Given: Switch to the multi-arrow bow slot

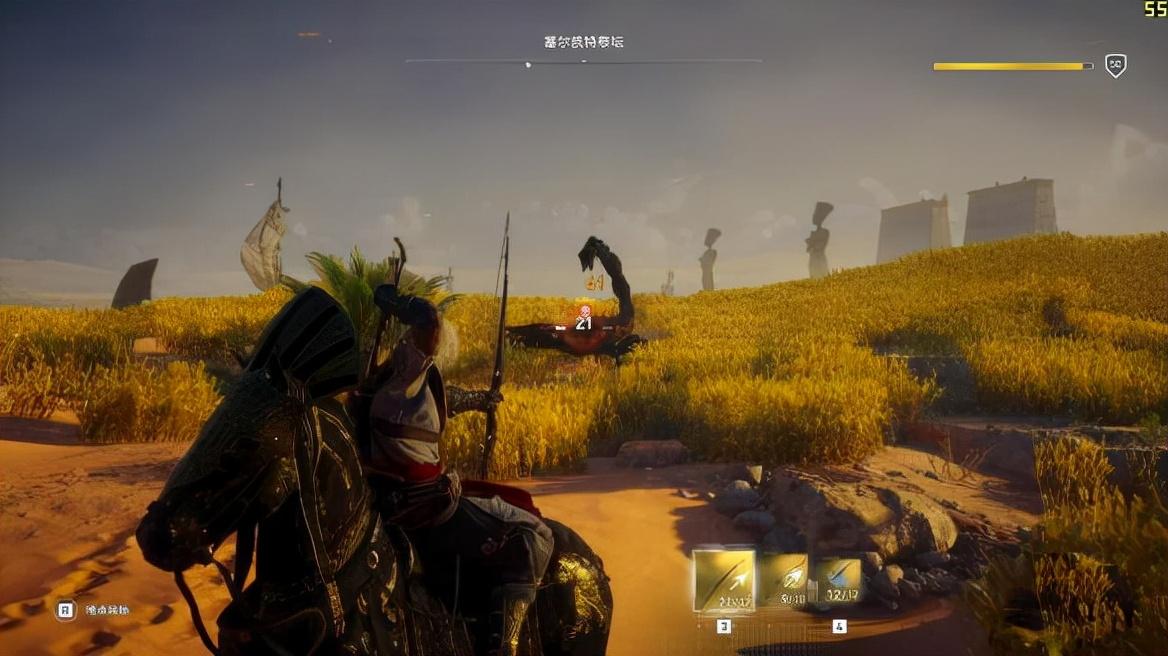Looking at the screenshot, I should [x=785, y=579].
